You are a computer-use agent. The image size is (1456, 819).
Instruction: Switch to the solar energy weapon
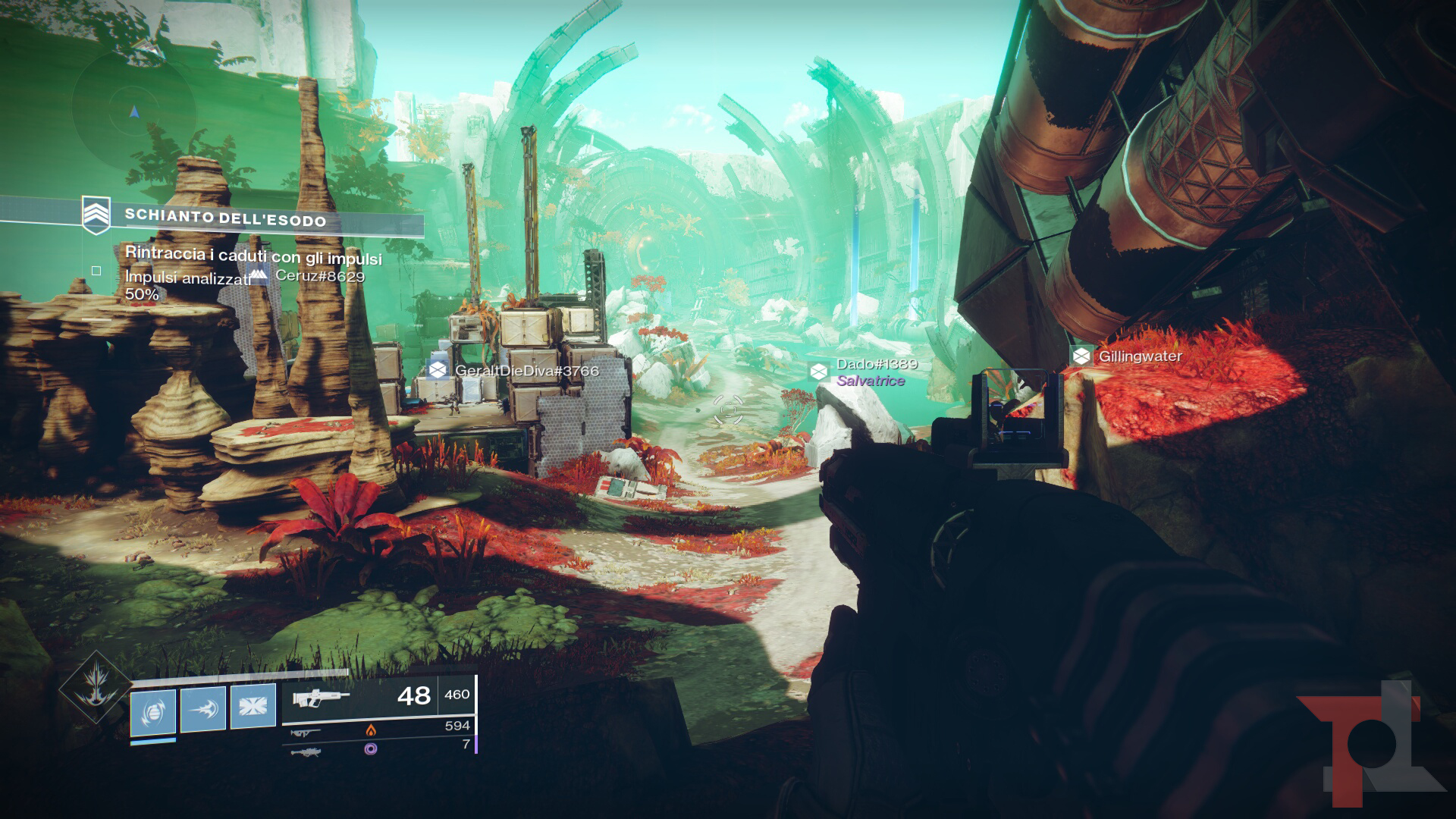(x=377, y=730)
